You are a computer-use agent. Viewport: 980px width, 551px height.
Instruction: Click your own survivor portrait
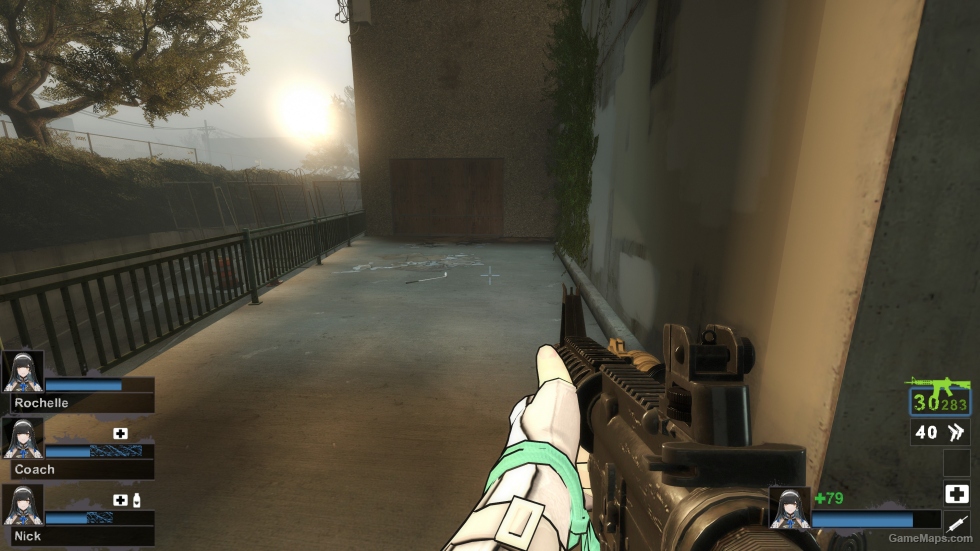click(789, 507)
